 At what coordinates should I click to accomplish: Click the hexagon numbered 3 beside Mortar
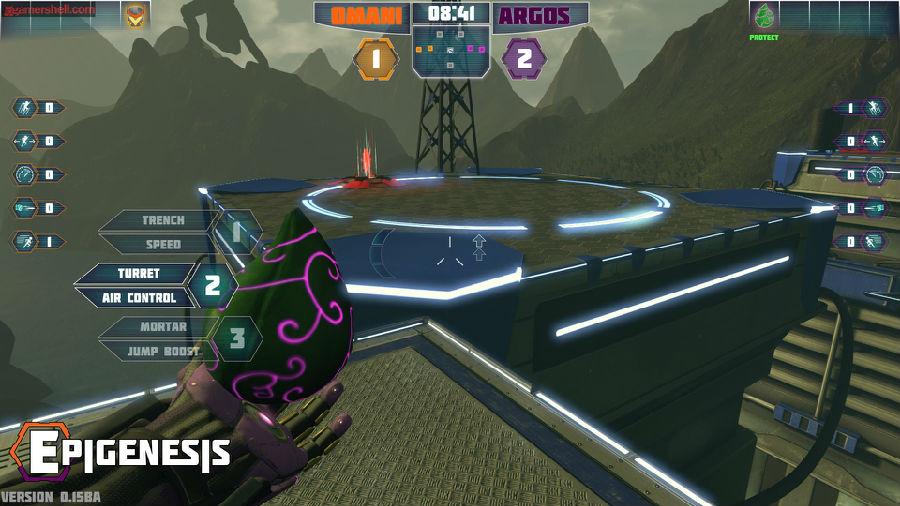coord(238,338)
